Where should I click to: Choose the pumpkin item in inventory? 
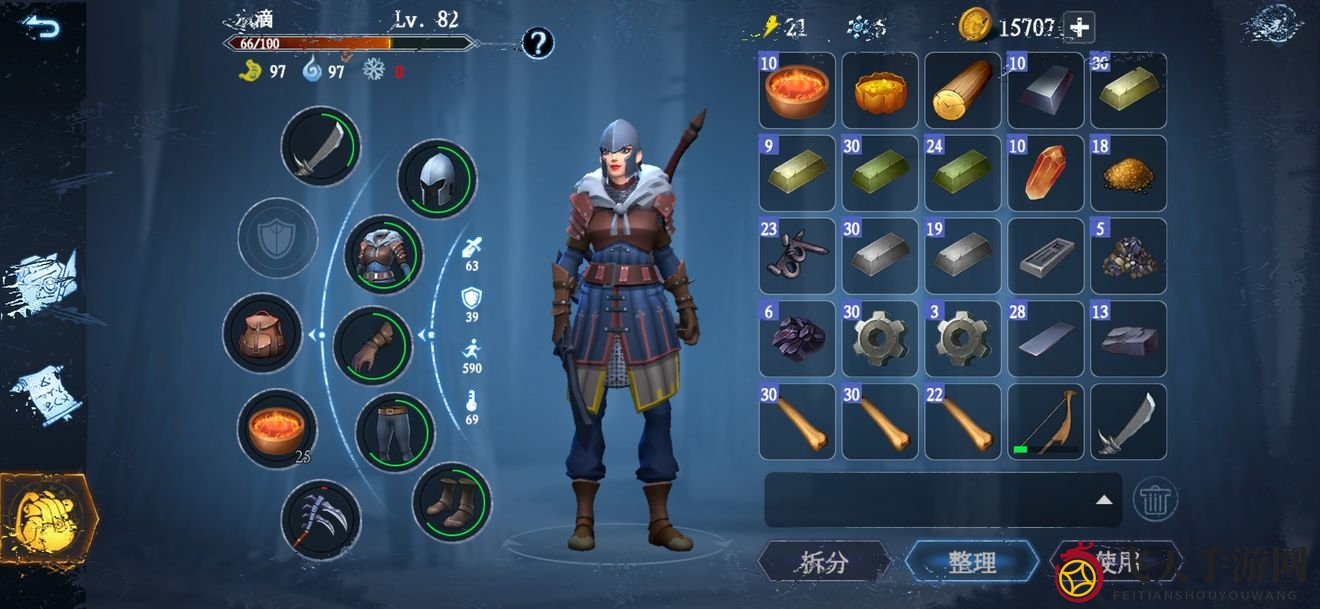[880, 90]
